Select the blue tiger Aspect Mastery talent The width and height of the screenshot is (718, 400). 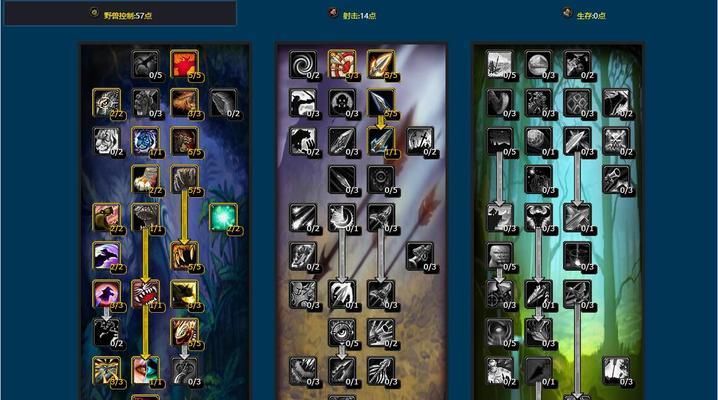click(x=145, y=139)
